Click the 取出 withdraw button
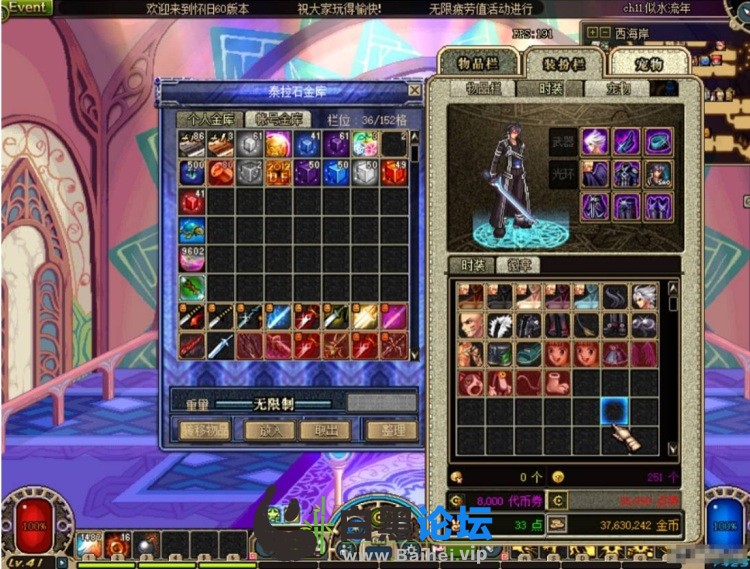This screenshot has height=569, width=750. (325, 430)
